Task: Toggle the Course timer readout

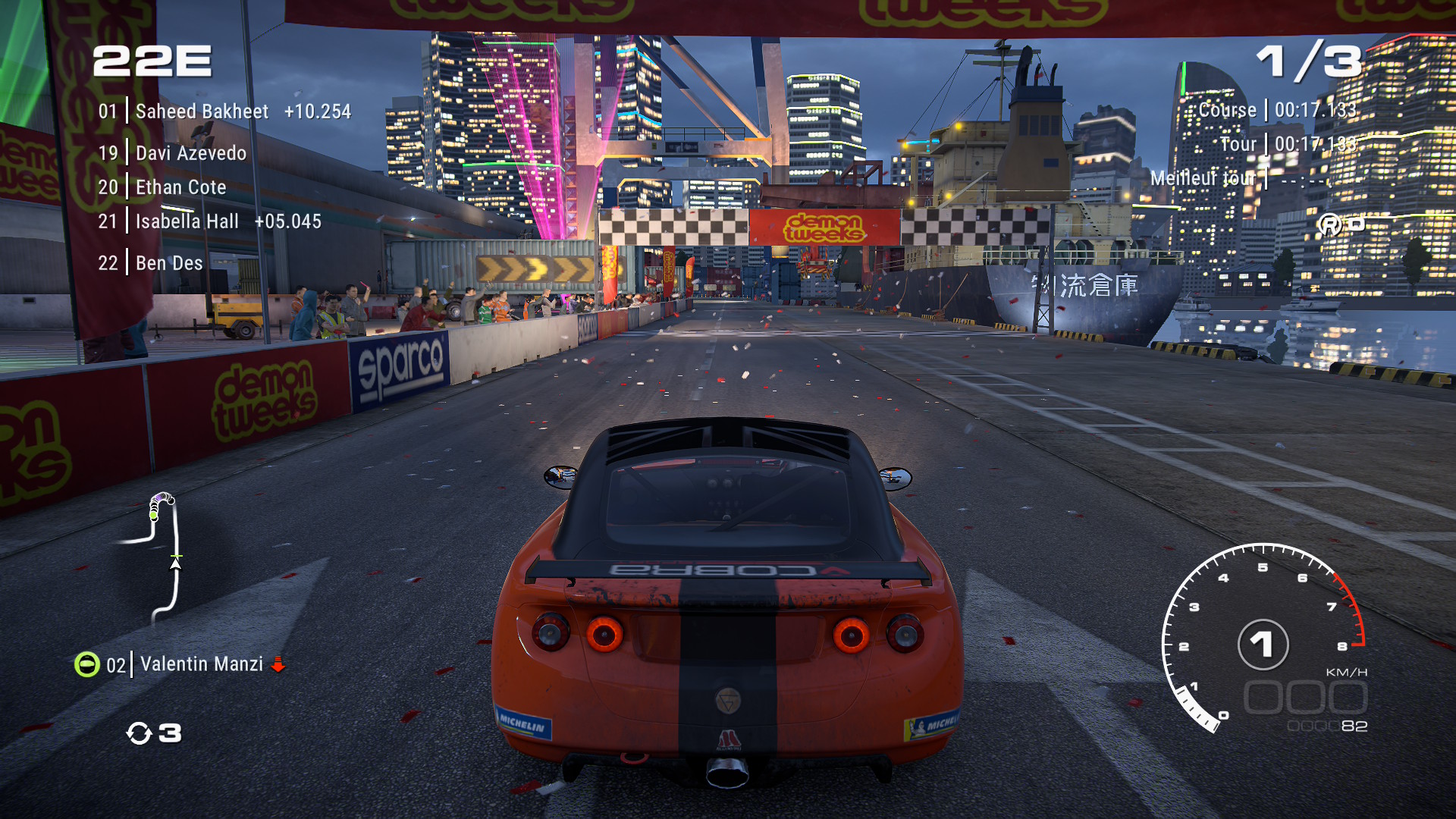Action: [x=1274, y=110]
